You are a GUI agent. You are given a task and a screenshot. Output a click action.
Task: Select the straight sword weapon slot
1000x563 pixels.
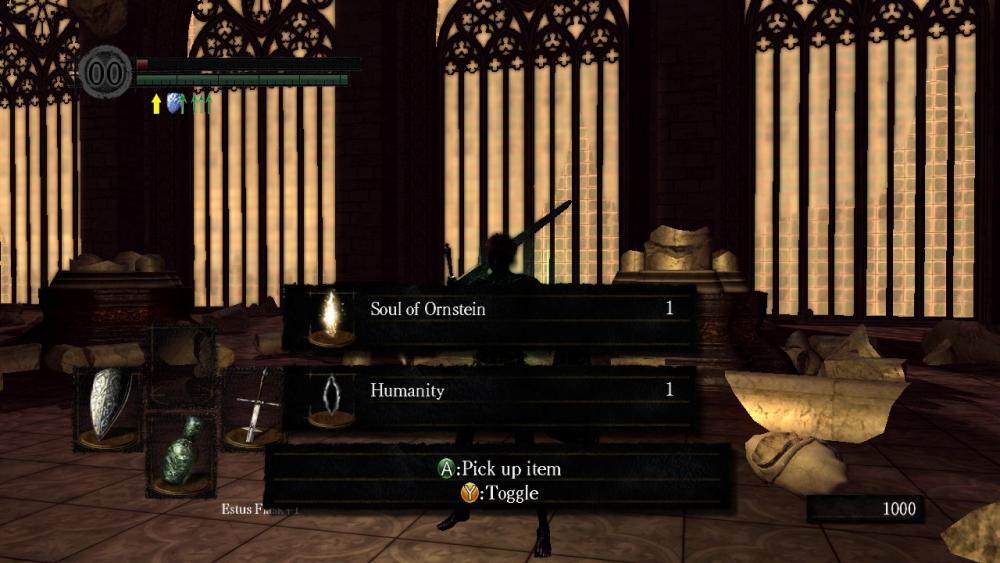click(253, 408)
